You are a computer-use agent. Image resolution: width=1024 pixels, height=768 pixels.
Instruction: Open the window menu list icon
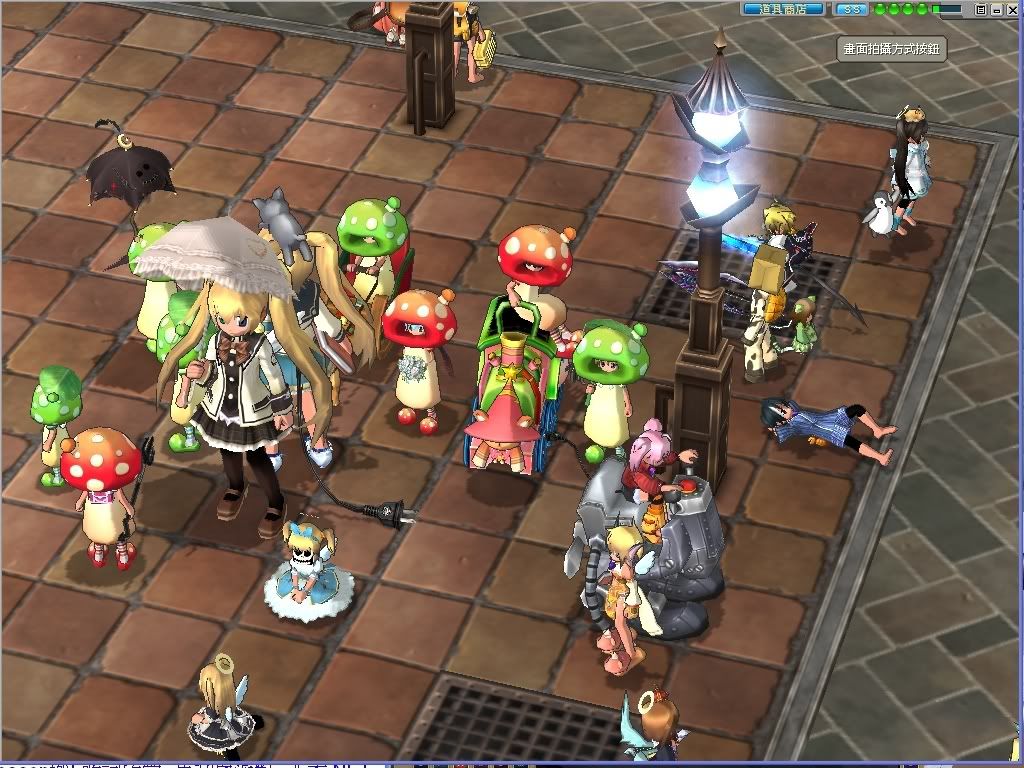click(x=982, y=9)
